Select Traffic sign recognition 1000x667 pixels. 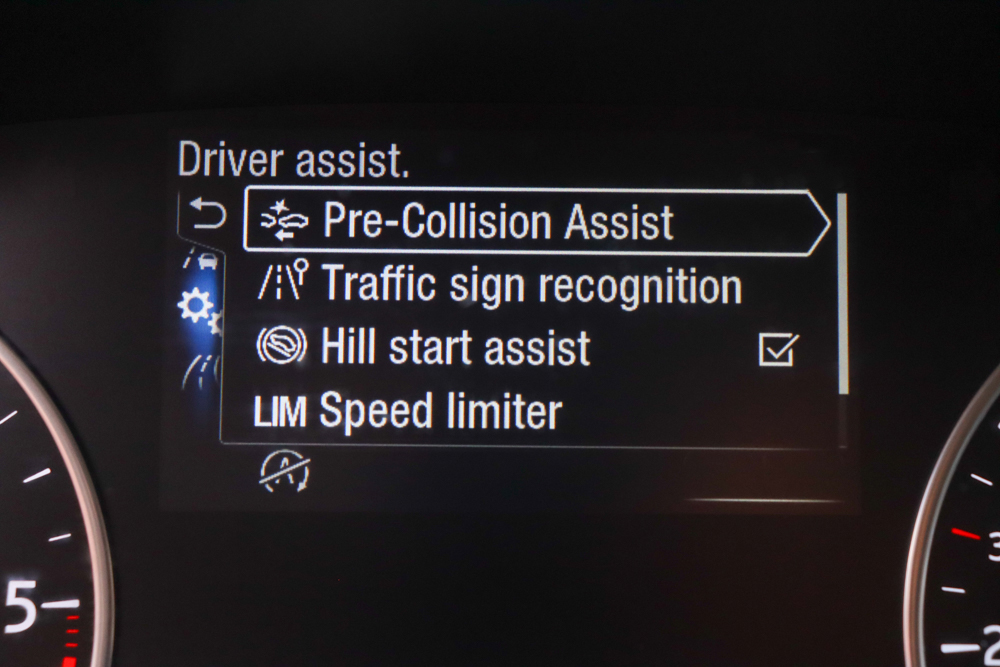coord(530,286)
